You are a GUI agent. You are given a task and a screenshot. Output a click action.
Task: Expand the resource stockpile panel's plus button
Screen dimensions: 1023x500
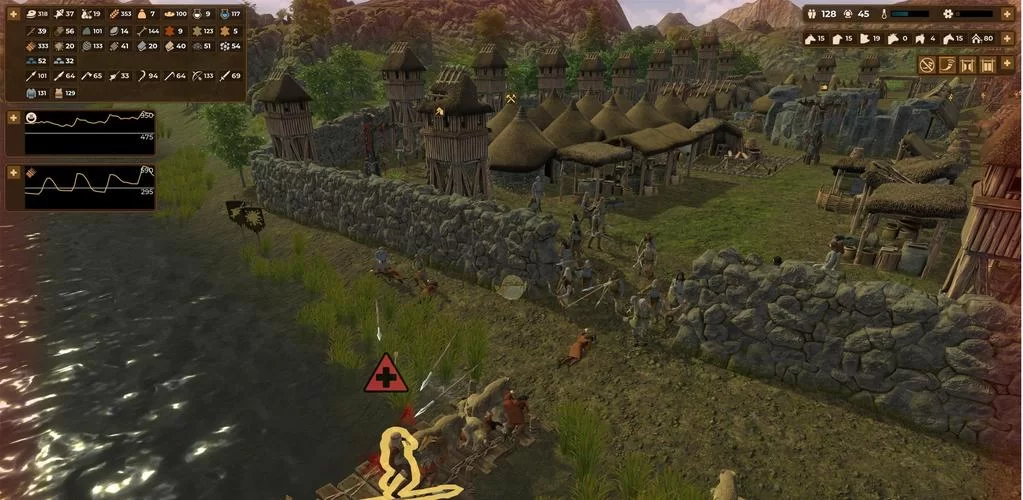(x=13, y=14)
